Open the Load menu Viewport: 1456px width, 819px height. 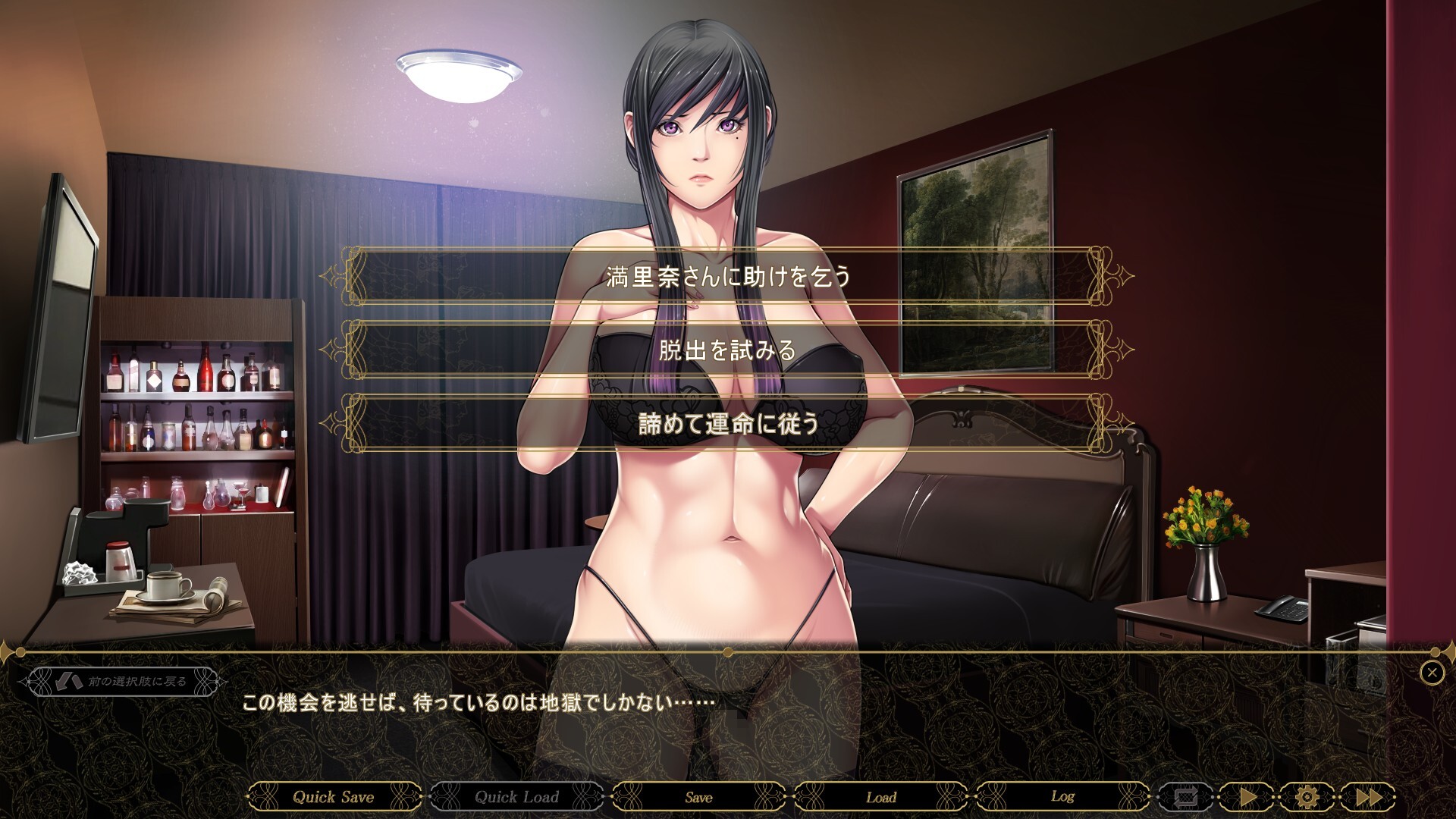(x=881, y=797)
